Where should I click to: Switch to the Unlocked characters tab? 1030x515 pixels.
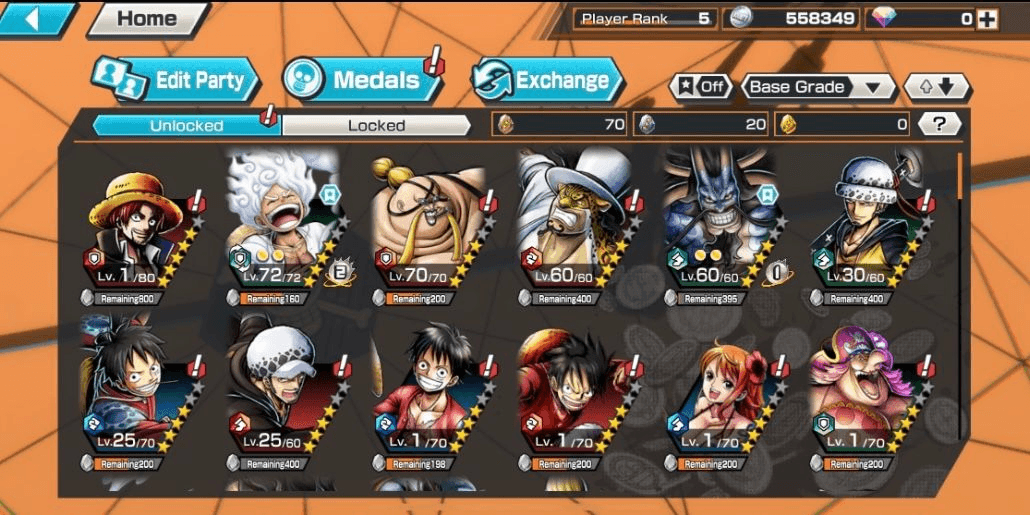[x=187, y=125]
